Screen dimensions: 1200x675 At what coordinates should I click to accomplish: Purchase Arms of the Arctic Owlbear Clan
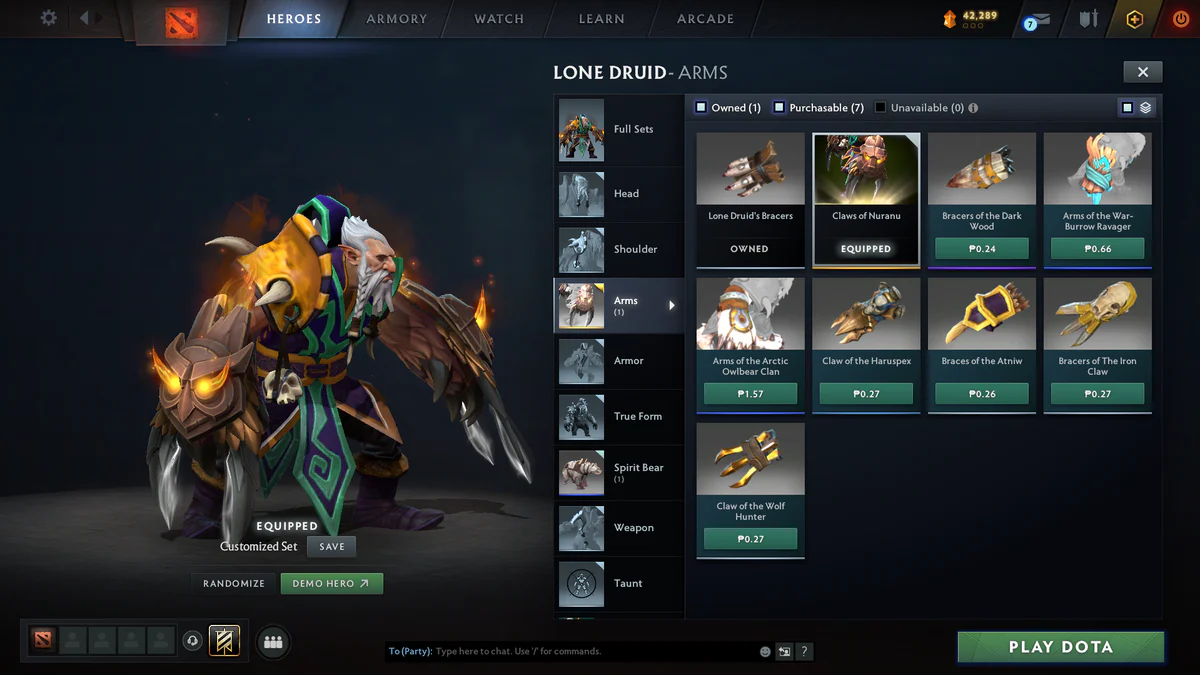(x=750, y=394)
